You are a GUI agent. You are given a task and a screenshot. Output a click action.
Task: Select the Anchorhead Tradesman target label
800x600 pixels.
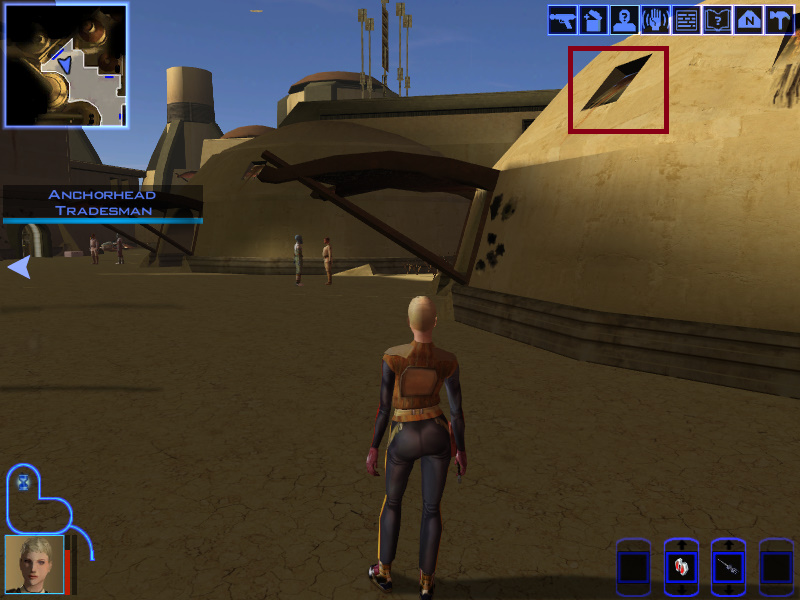pos(103,203)
